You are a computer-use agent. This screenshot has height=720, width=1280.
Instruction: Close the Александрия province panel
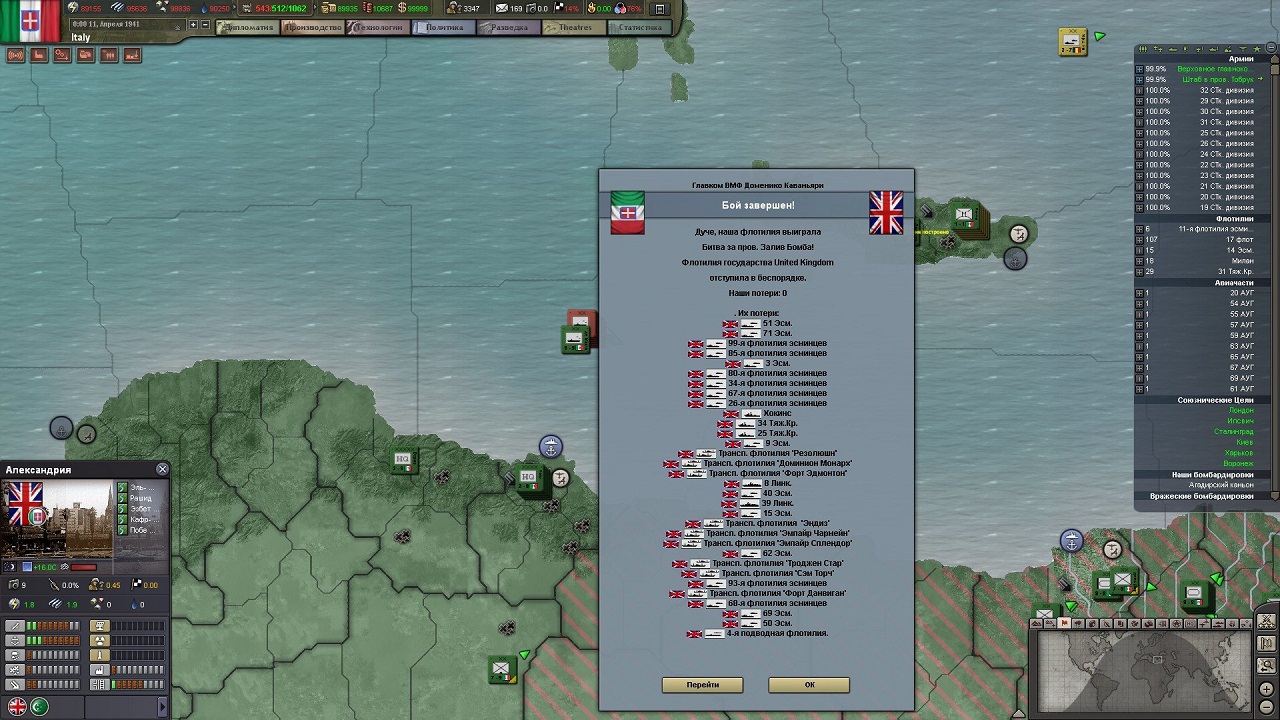[x=162, y=469]
